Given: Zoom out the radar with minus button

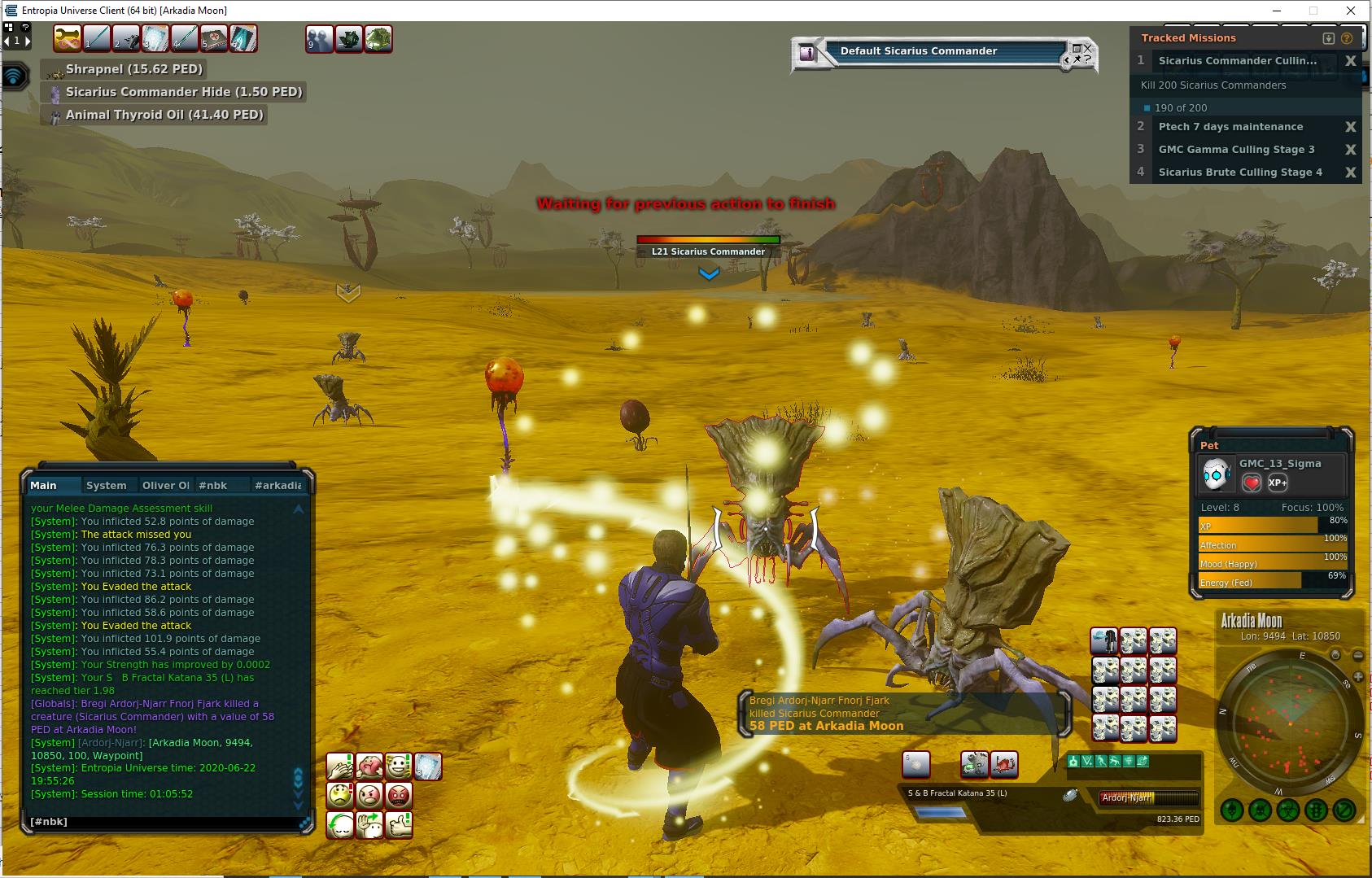Looking at the screenshot, I should click(x=1357, y=655).
